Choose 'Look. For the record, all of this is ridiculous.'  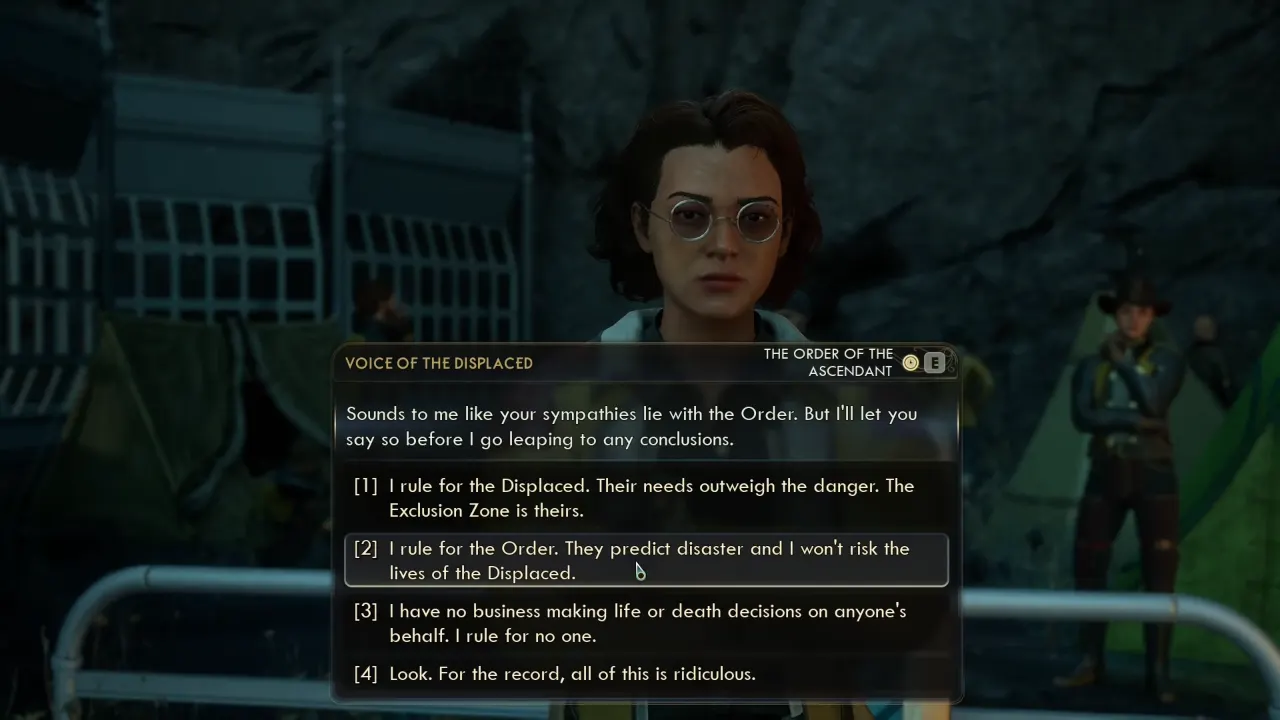572,673
